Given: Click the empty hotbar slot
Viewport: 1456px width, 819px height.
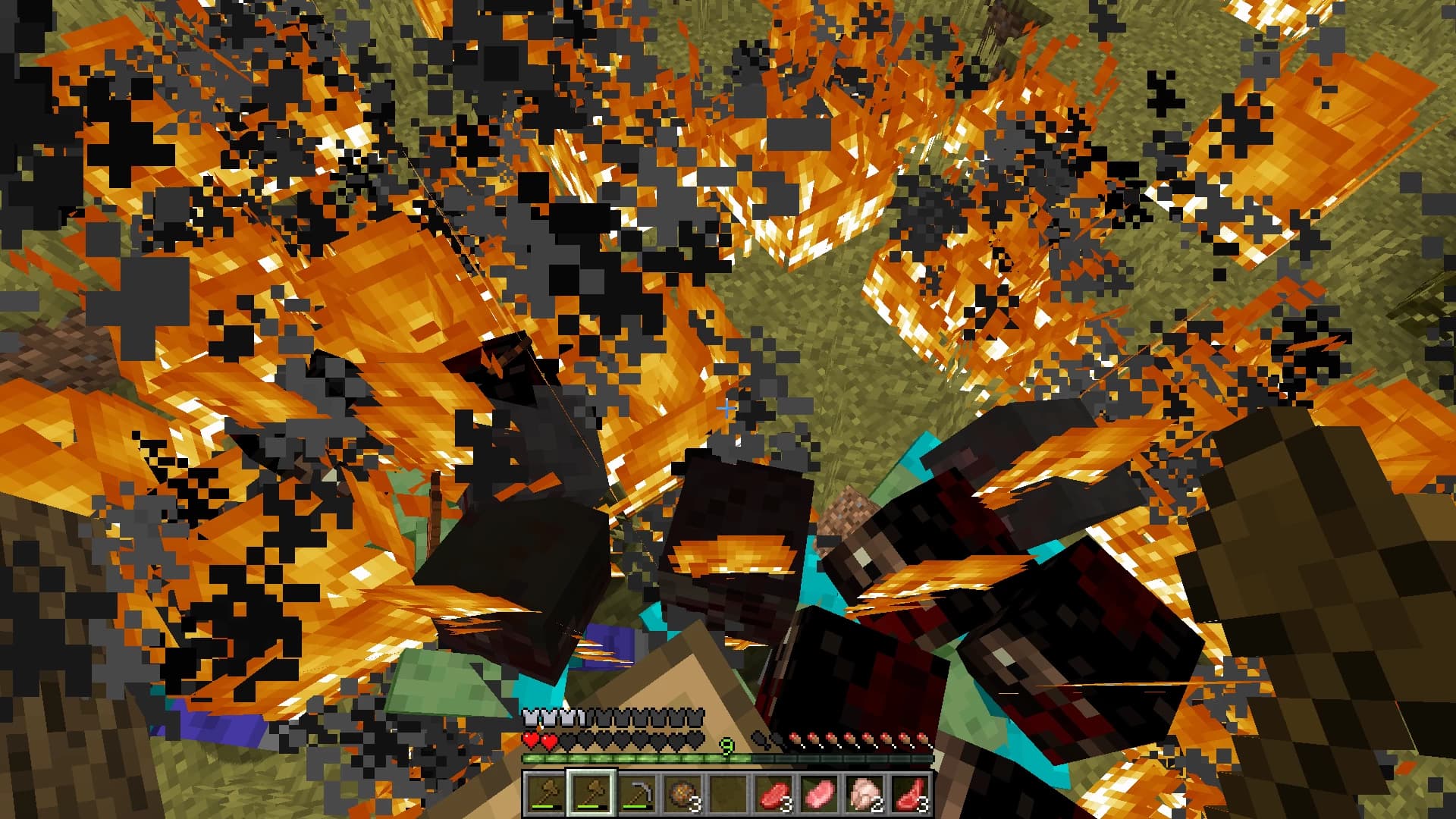Looking at the screenshot, I should [728, 793].
